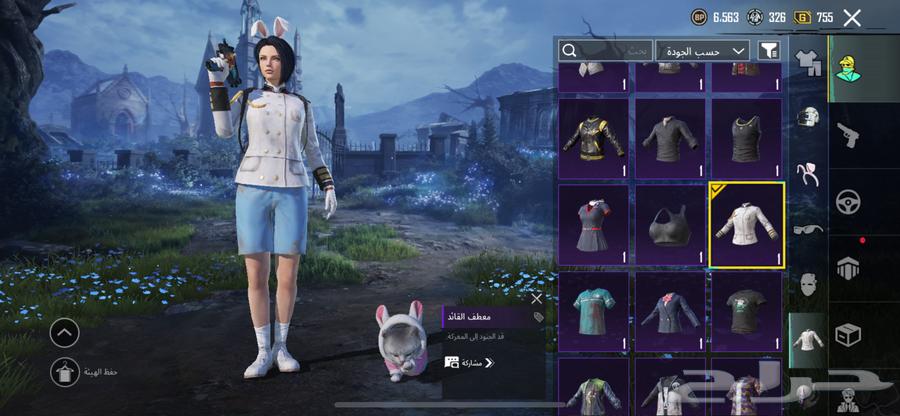
Task: Save the current outfit with hanger button
Action: pos(64,371)
